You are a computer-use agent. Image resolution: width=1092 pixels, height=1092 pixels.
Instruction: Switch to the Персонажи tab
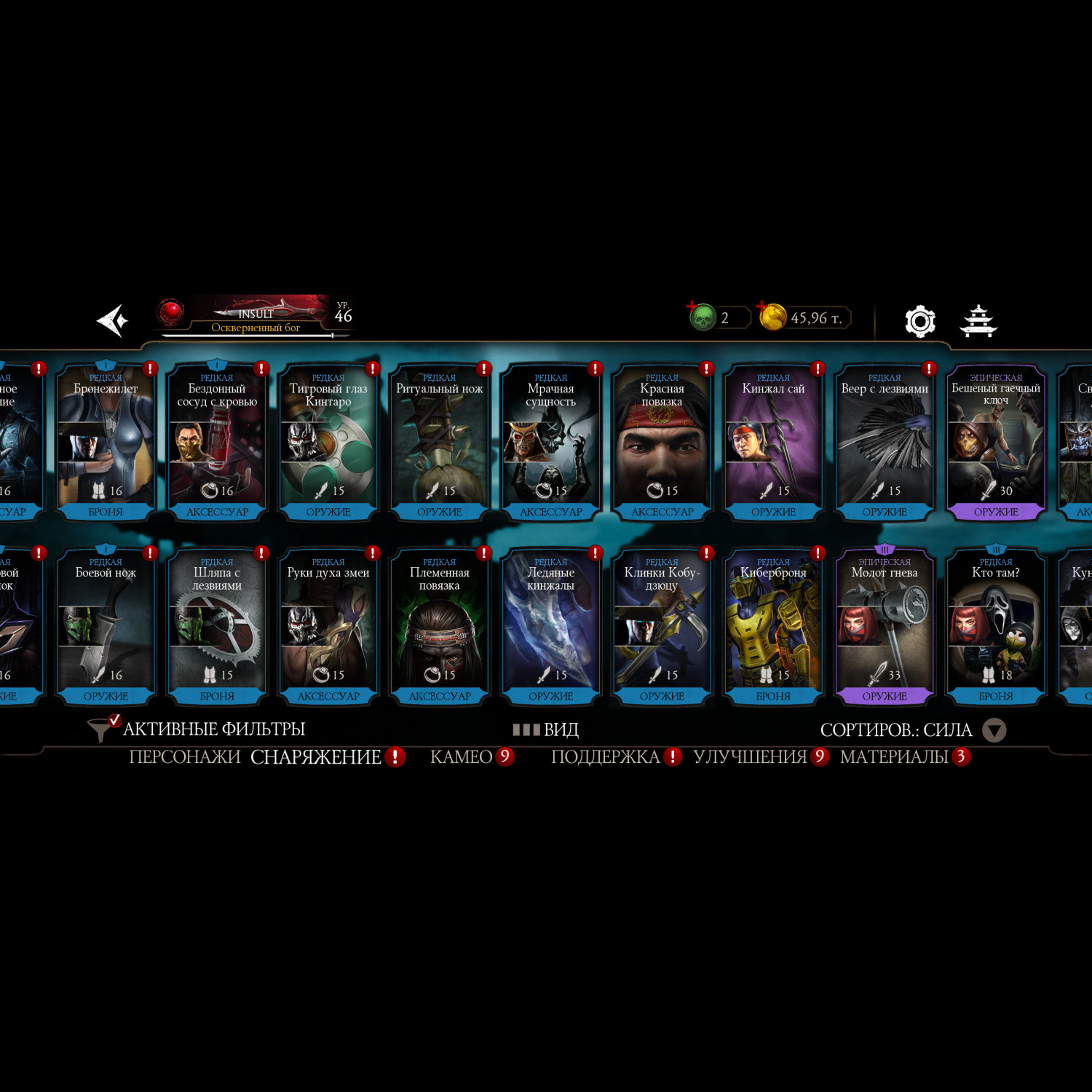pos(184,757)
